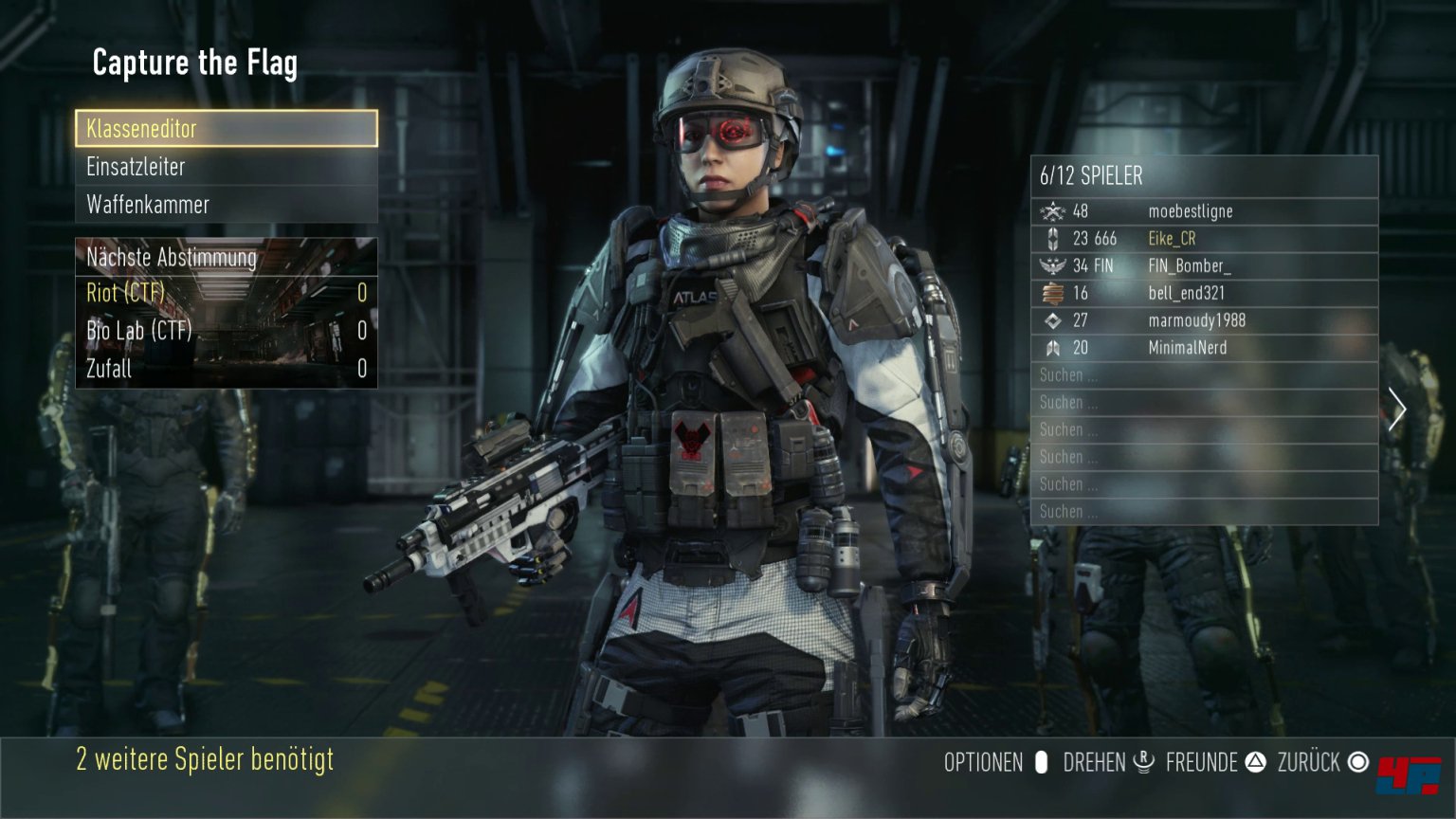Image resolution: width=1456 pixels, height=819 pixels.
Task: Select player bell_end321 in the lobby list
Action: tap(1204, 294)
